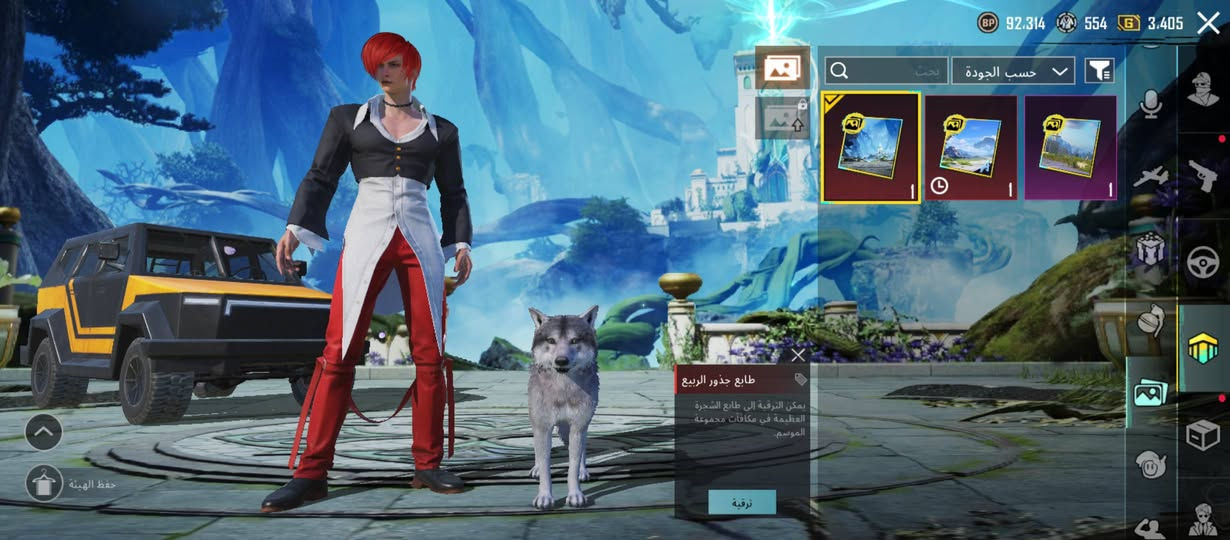Open the steering wheel vehicle category
1230x540 pixels.
[1203, 263]
